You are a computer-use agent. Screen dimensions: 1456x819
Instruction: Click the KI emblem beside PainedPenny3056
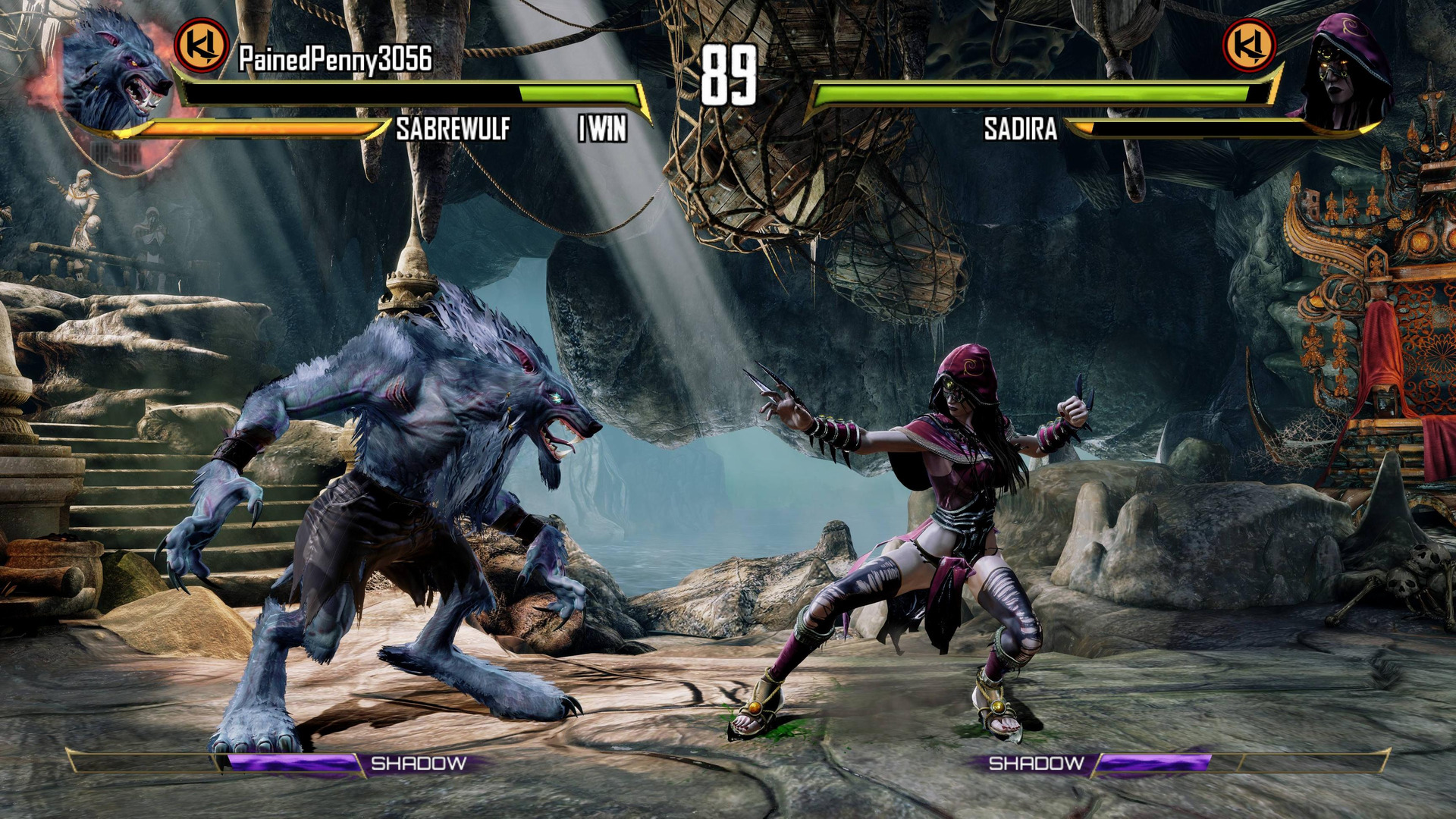tap(202, 45)
